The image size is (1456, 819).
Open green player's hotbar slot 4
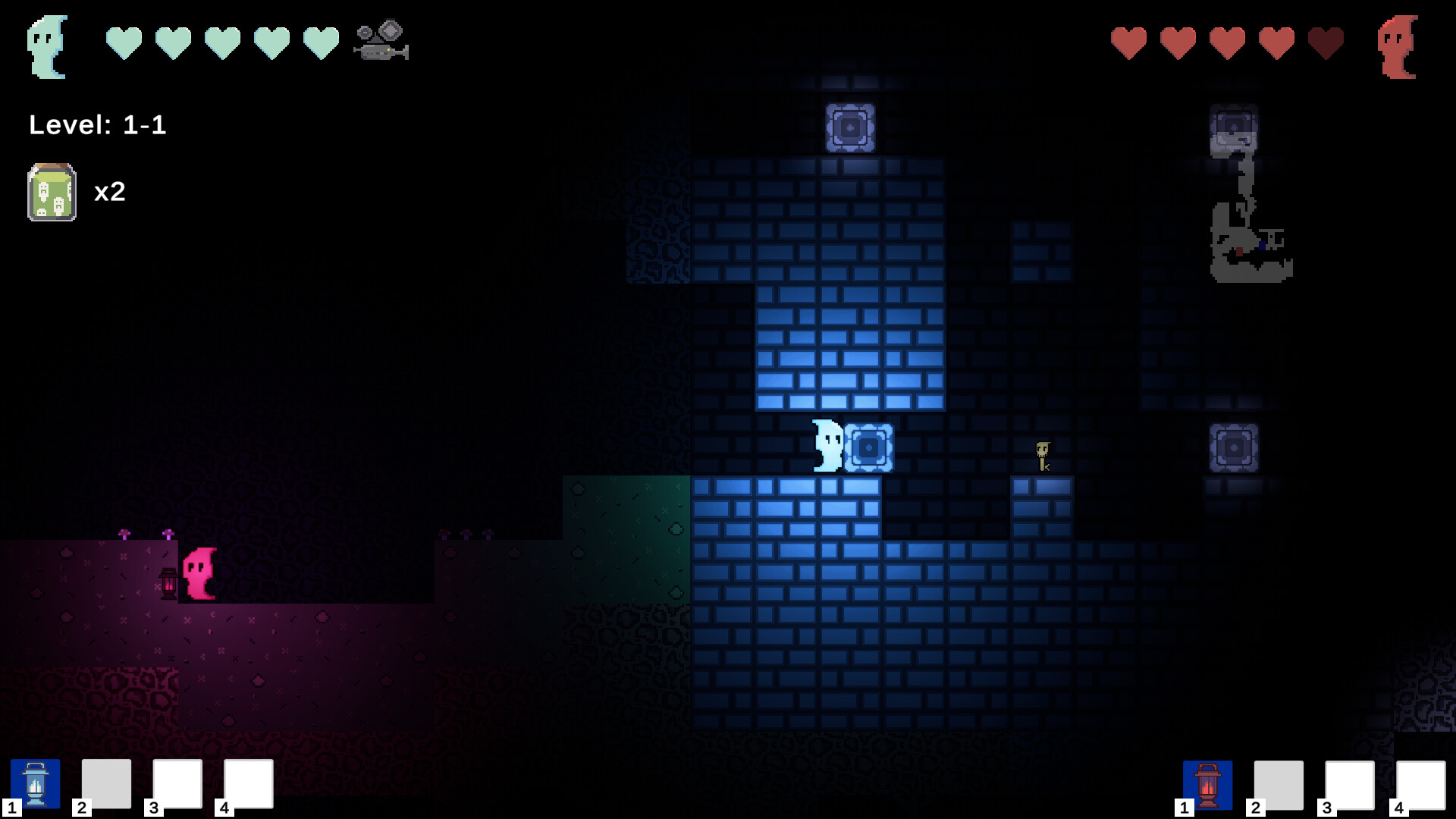click(x=248, y=784)
